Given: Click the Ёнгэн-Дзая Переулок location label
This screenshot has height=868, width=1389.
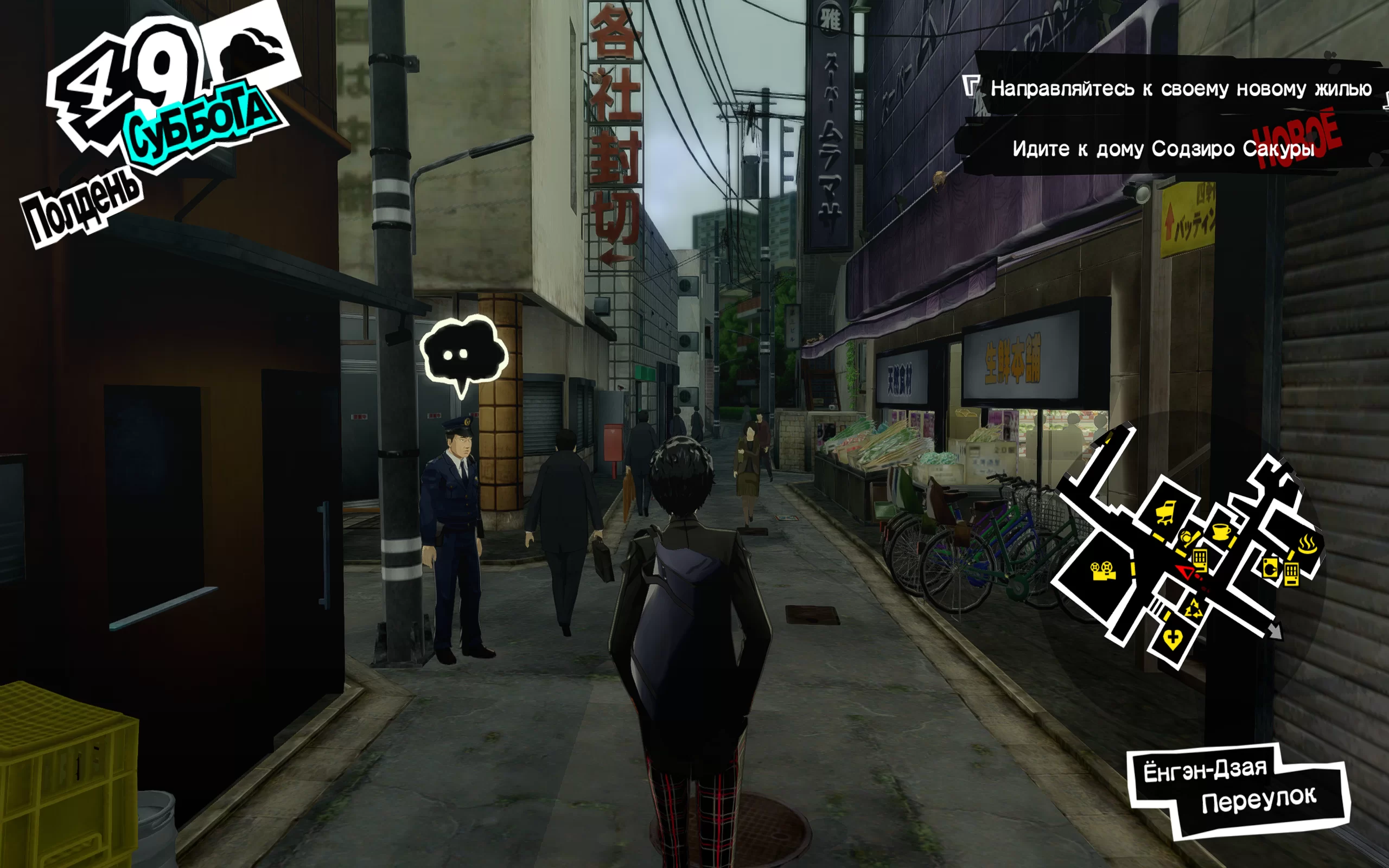Looking at the screenshot, I should coord(1237,788).
